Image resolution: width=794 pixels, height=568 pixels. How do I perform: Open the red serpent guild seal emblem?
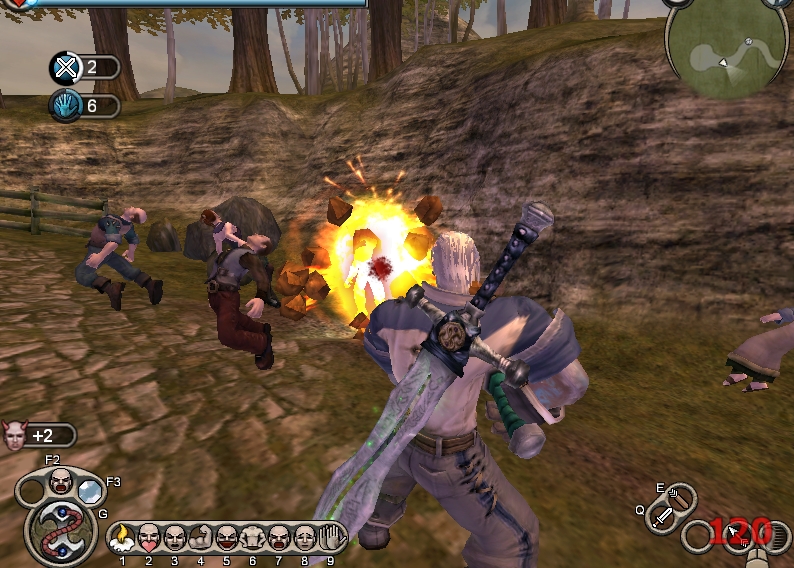tap(59, 529)
